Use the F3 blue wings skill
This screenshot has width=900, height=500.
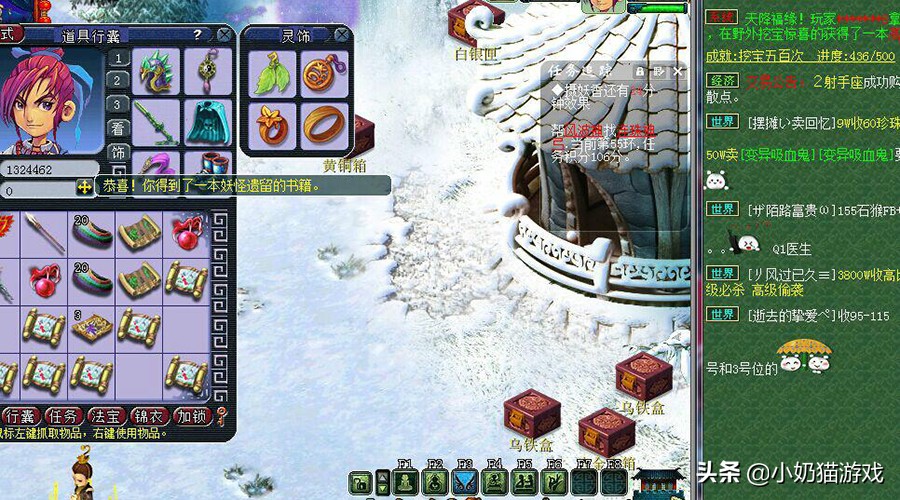tap(465, 483)
